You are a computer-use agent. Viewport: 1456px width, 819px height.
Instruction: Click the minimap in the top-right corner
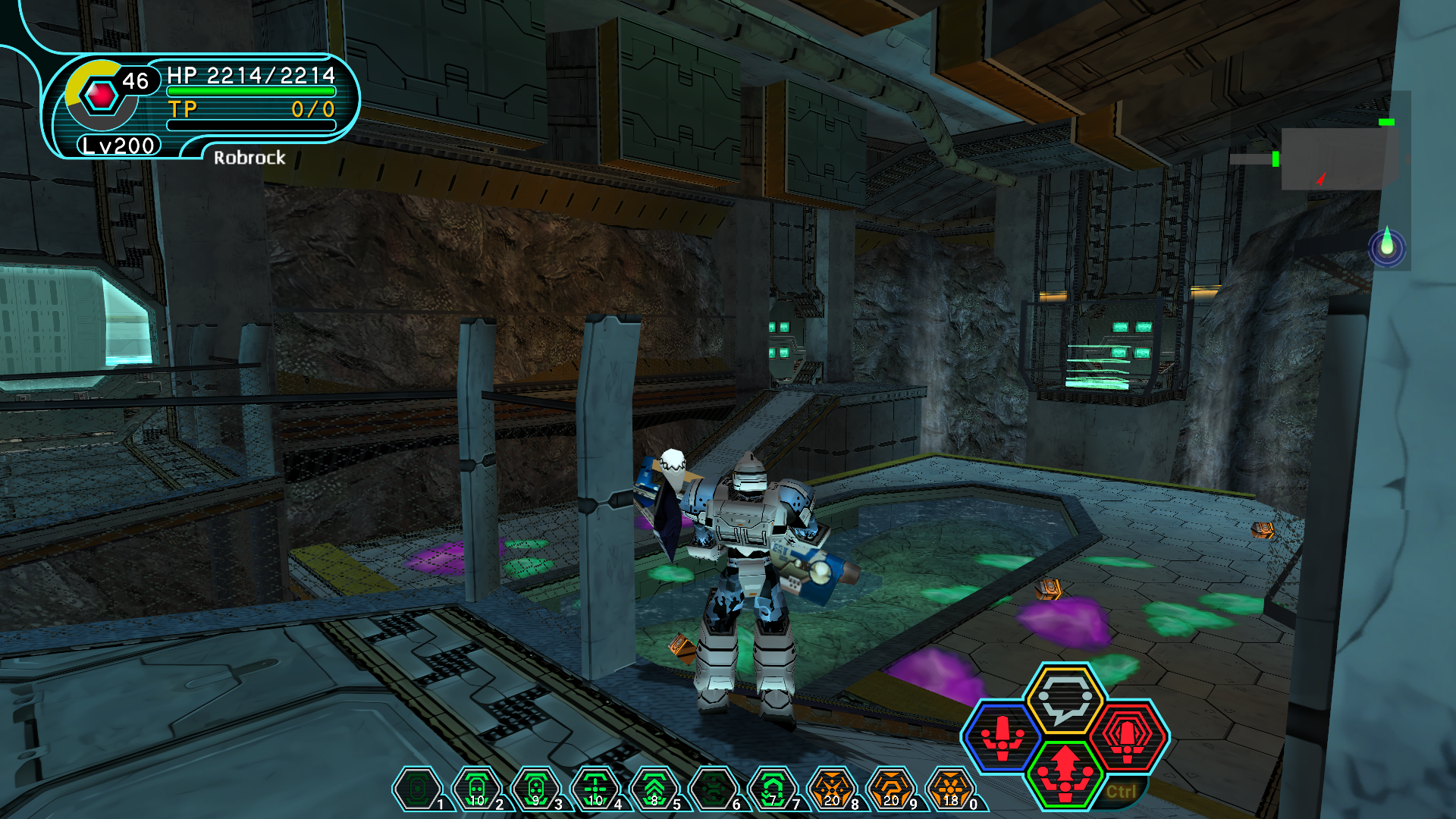pyautogui.click(x=1338, y=158)
